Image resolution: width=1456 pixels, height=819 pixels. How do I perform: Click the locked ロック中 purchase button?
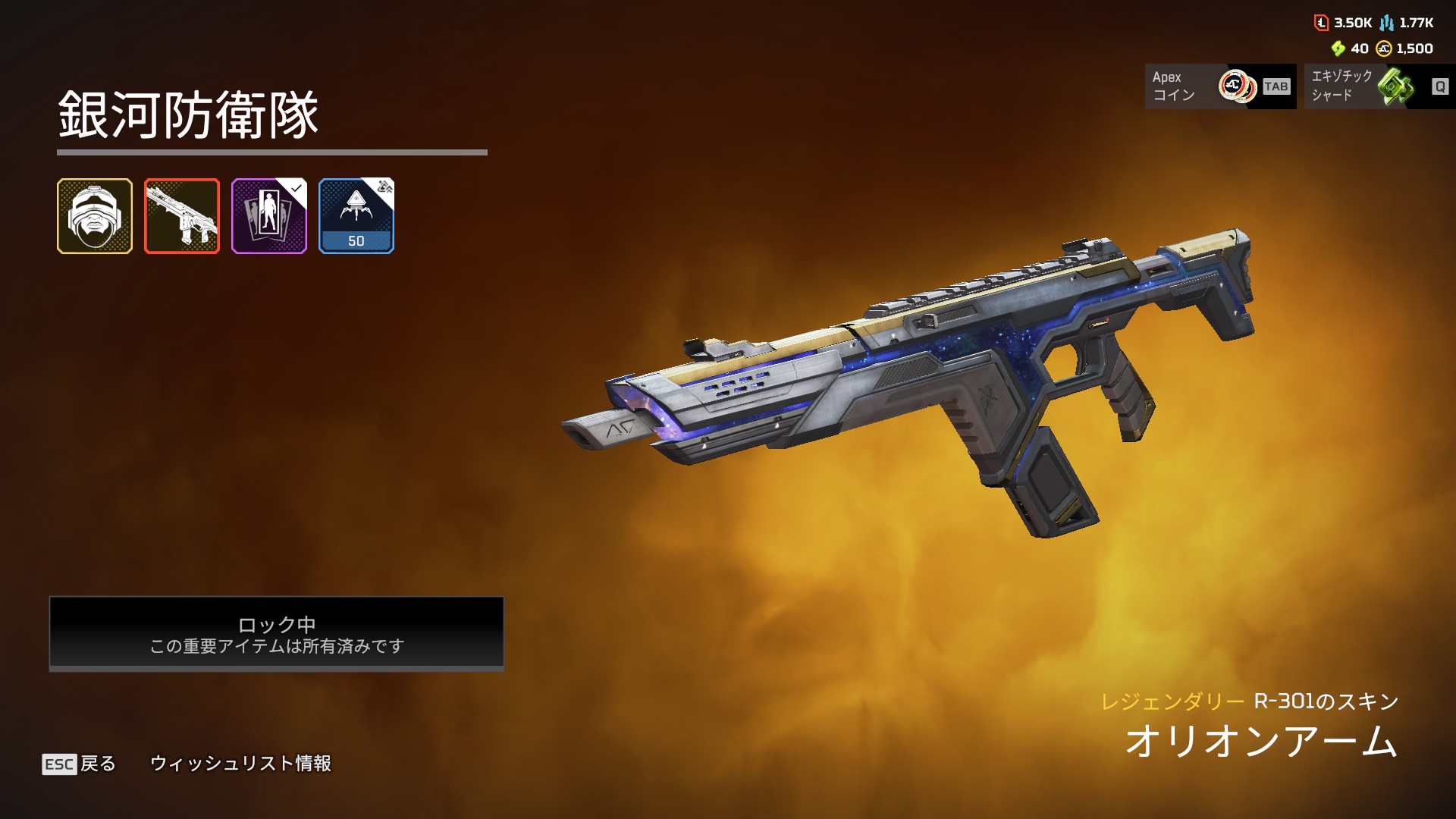277,633
